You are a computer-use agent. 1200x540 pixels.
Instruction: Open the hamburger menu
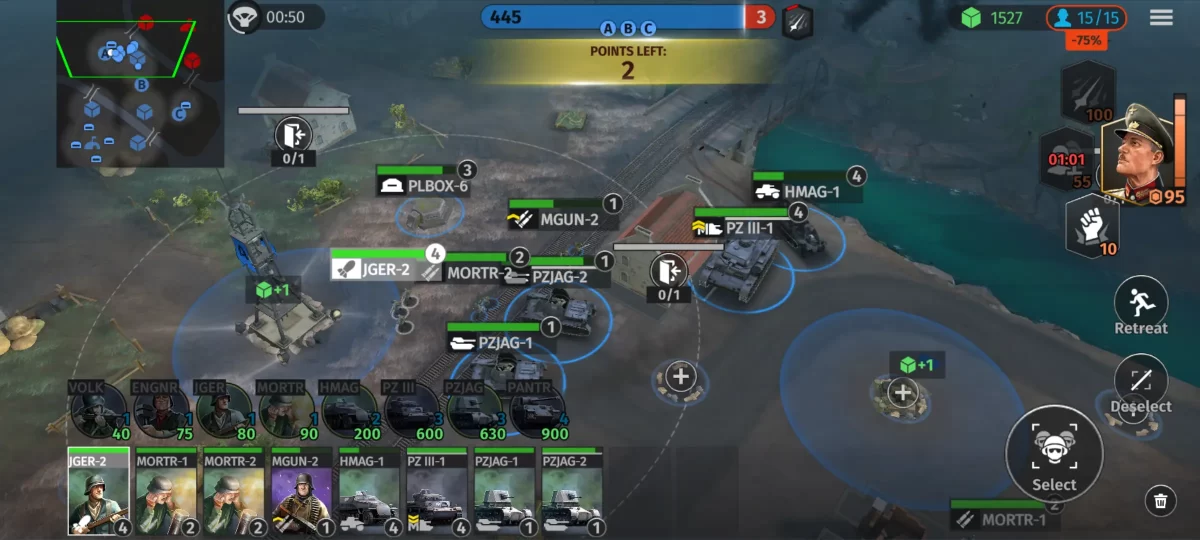(x=1161, y=17)
